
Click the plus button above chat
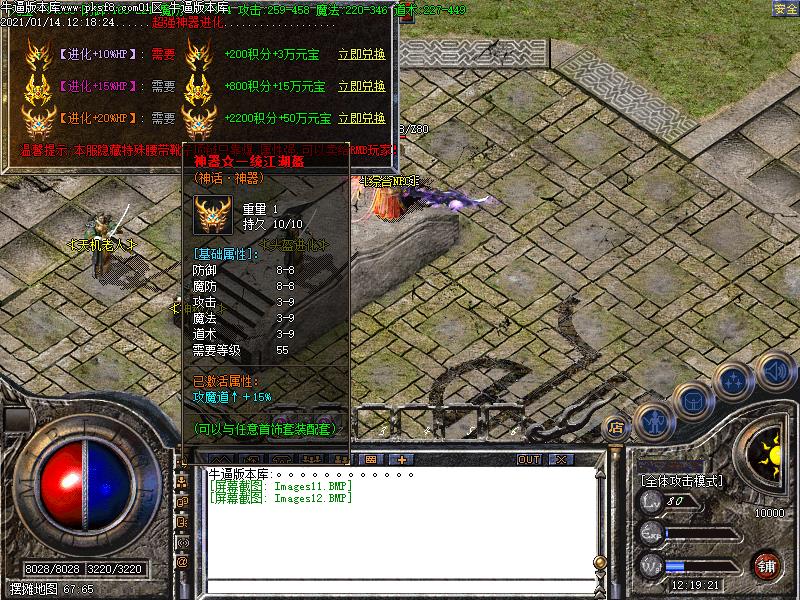[402, 460]
